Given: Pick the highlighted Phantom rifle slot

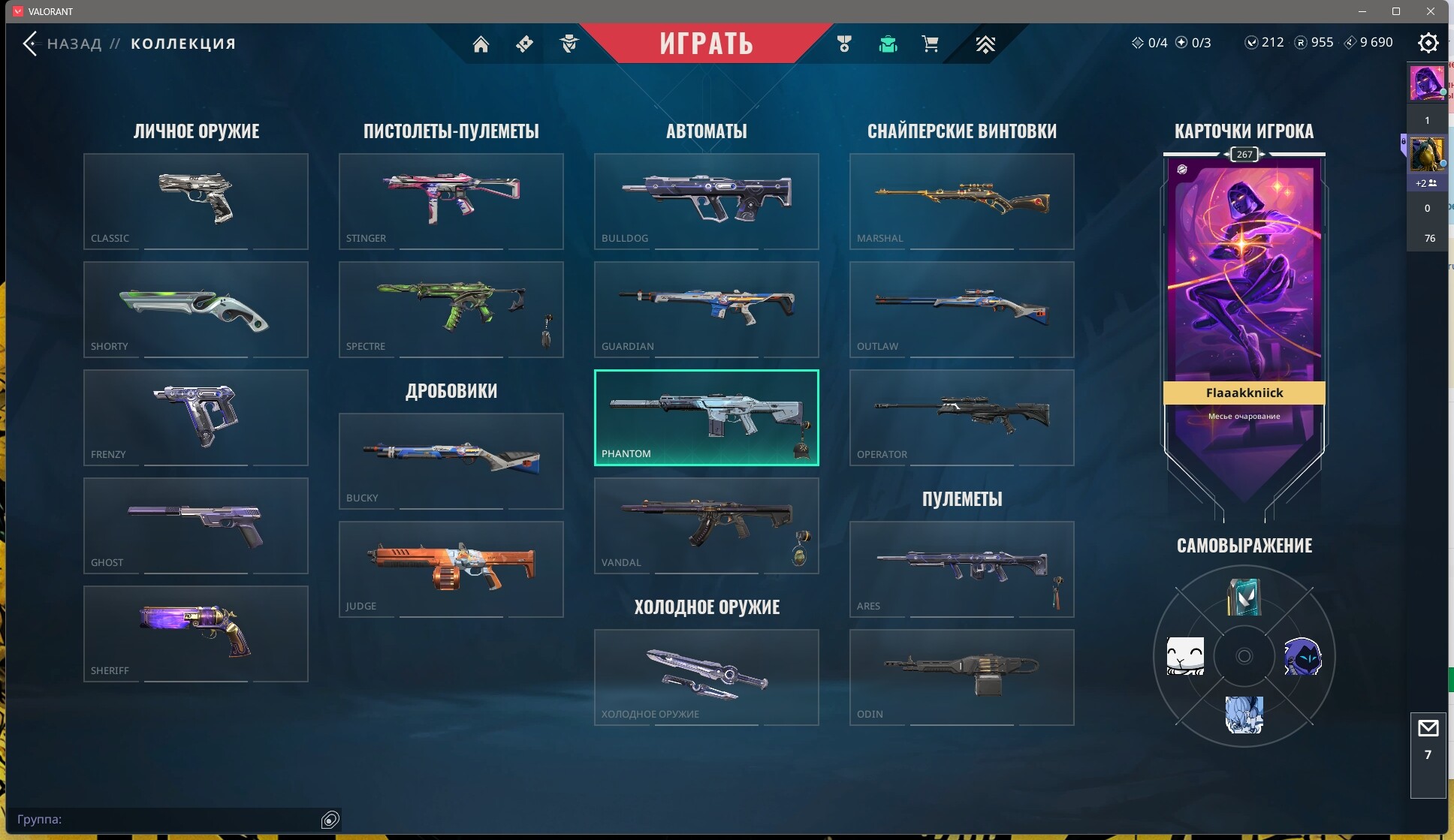Looking at the screenshot, I should 707,417.
